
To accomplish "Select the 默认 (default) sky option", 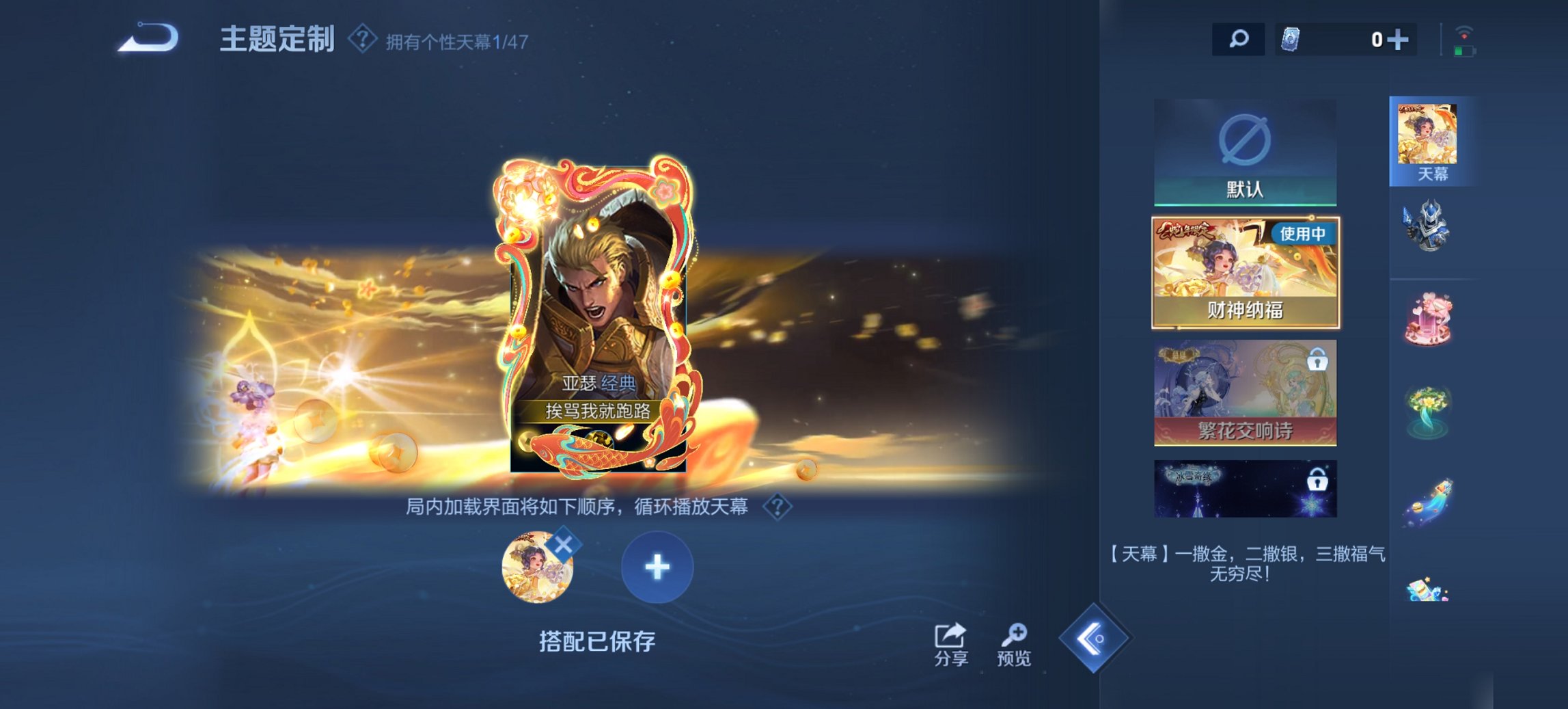I will [x=1243, y=153].
